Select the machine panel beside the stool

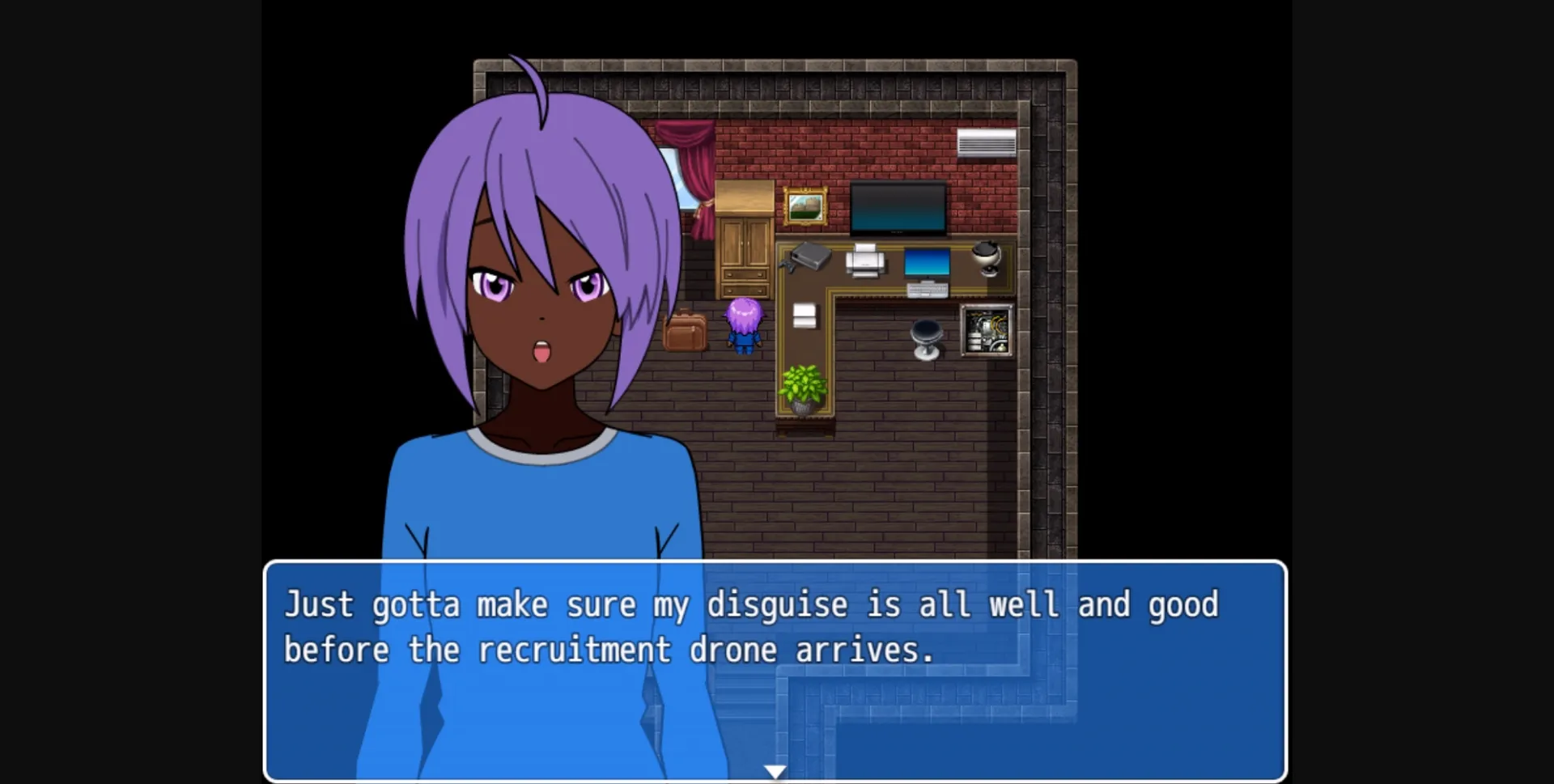tap(986, 332)
